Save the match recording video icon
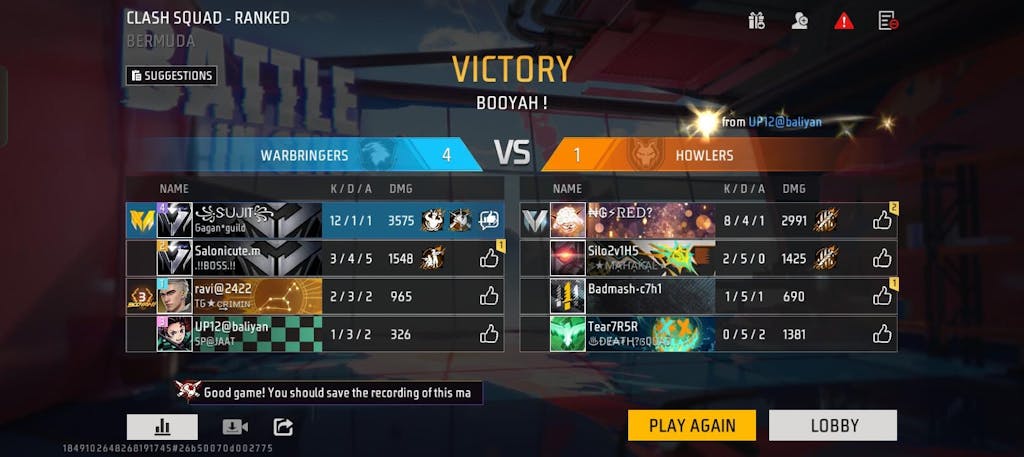Image resolution: width=1024 pixels, height=457 pixels. coord(235,427)
